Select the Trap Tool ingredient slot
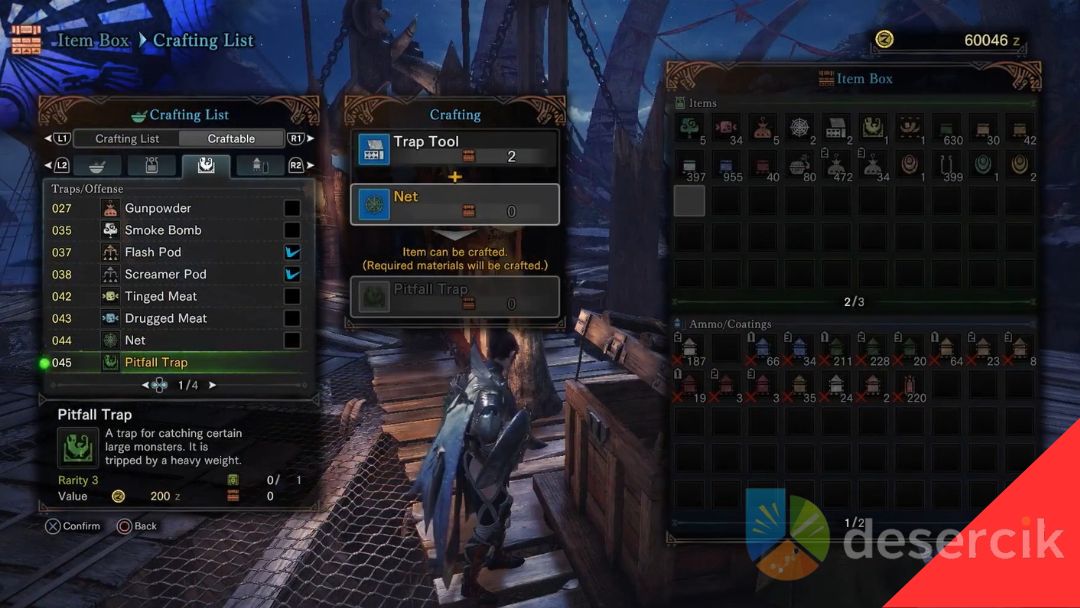This screenshot has width=1080, height=608. point(455,149)
